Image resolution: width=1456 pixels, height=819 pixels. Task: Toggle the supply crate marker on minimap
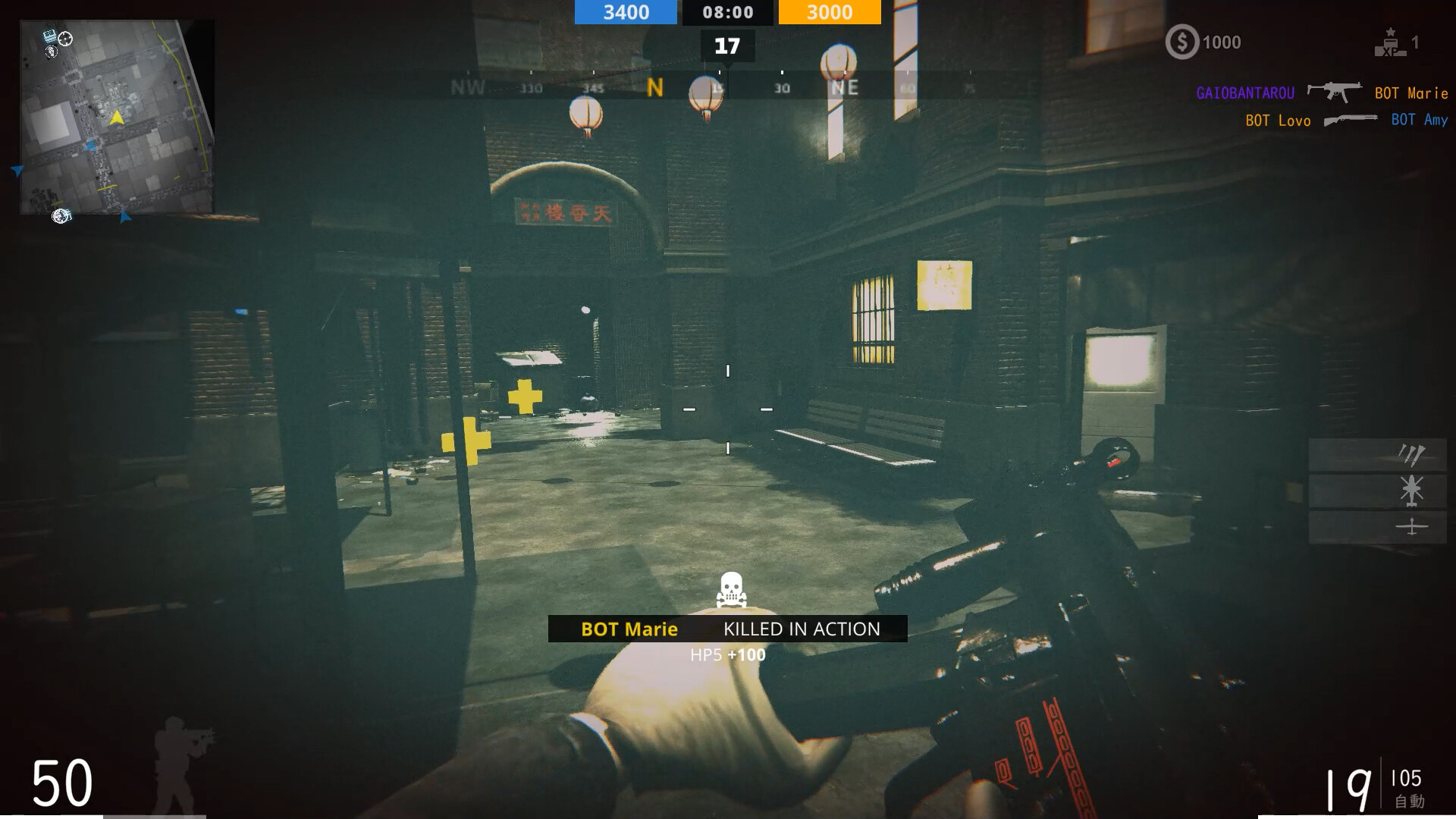pos(50,35)
